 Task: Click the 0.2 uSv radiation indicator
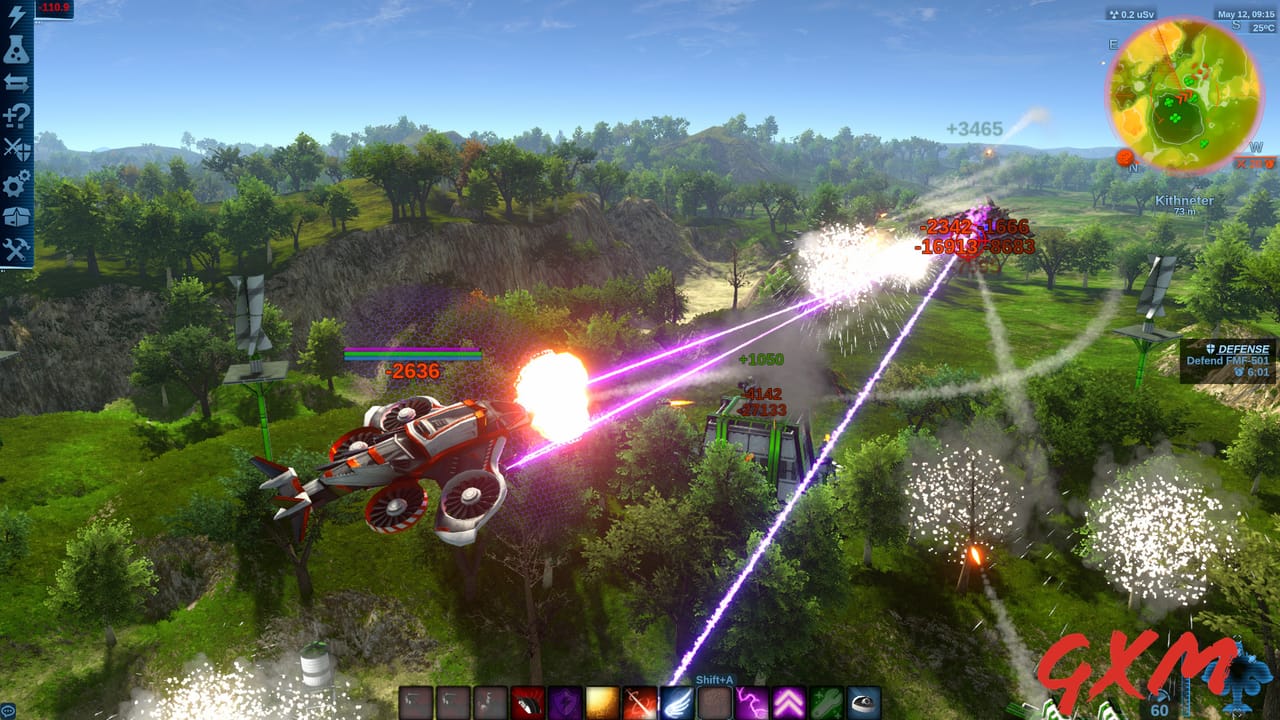[x=1131, y=13]
